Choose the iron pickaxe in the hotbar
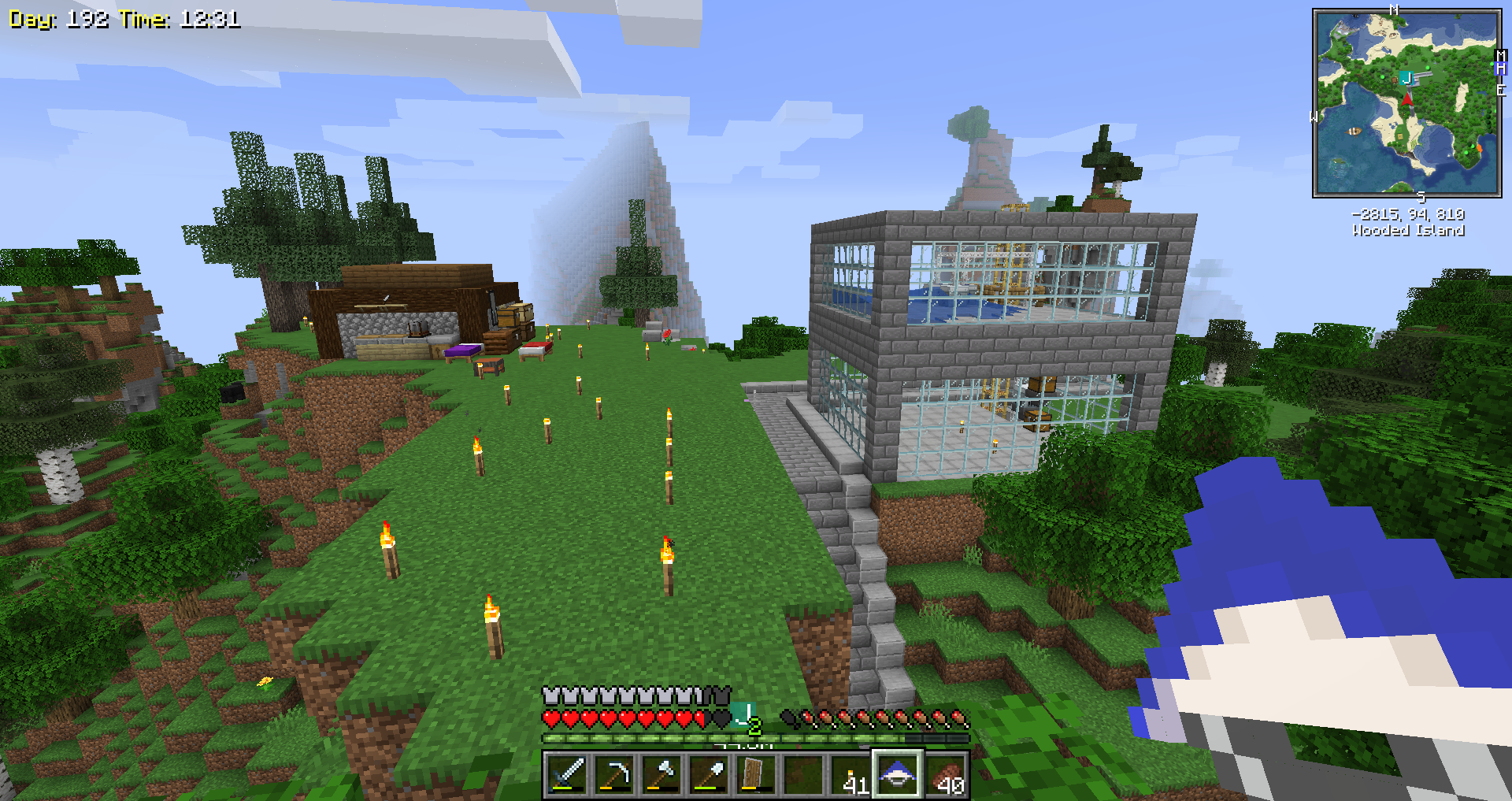The image size is (1512, 801). click(614, 774)
